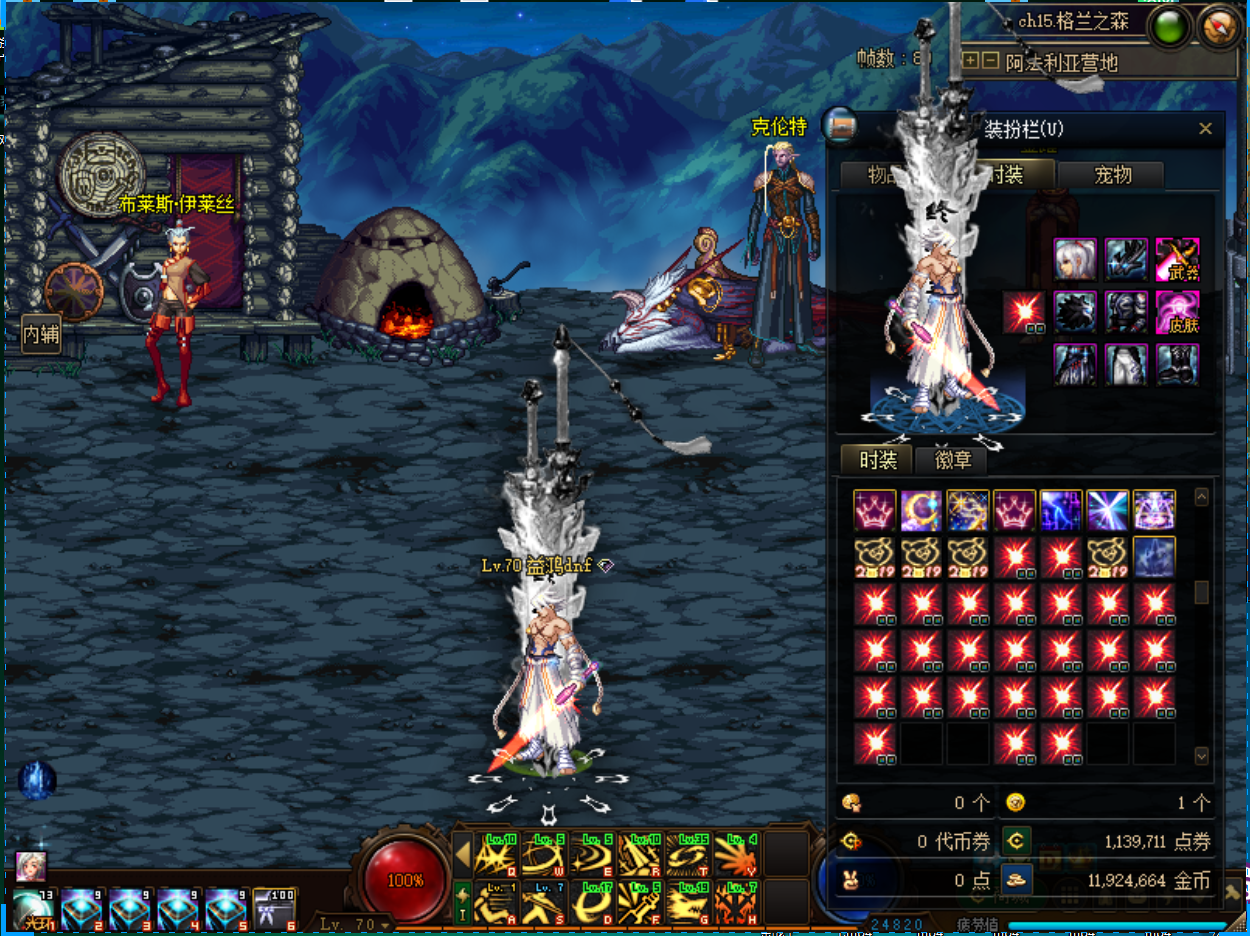Click the left arrow on the skill bar
The image size is (1250, 936).
(x=463, y=854)
